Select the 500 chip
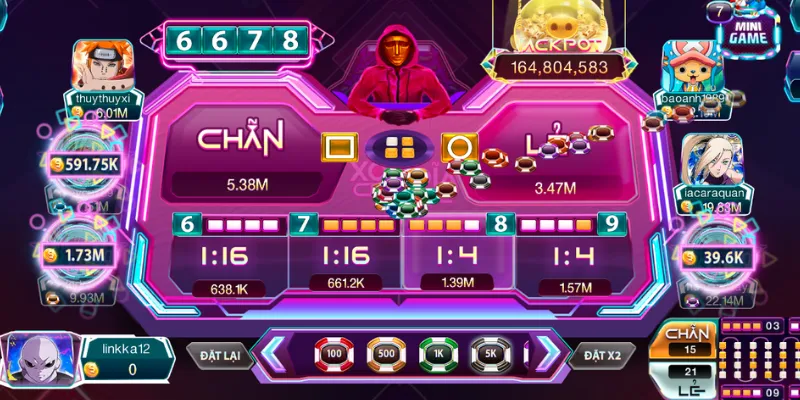The height and width of the screenshot is (400, 800). coord(385,354)
